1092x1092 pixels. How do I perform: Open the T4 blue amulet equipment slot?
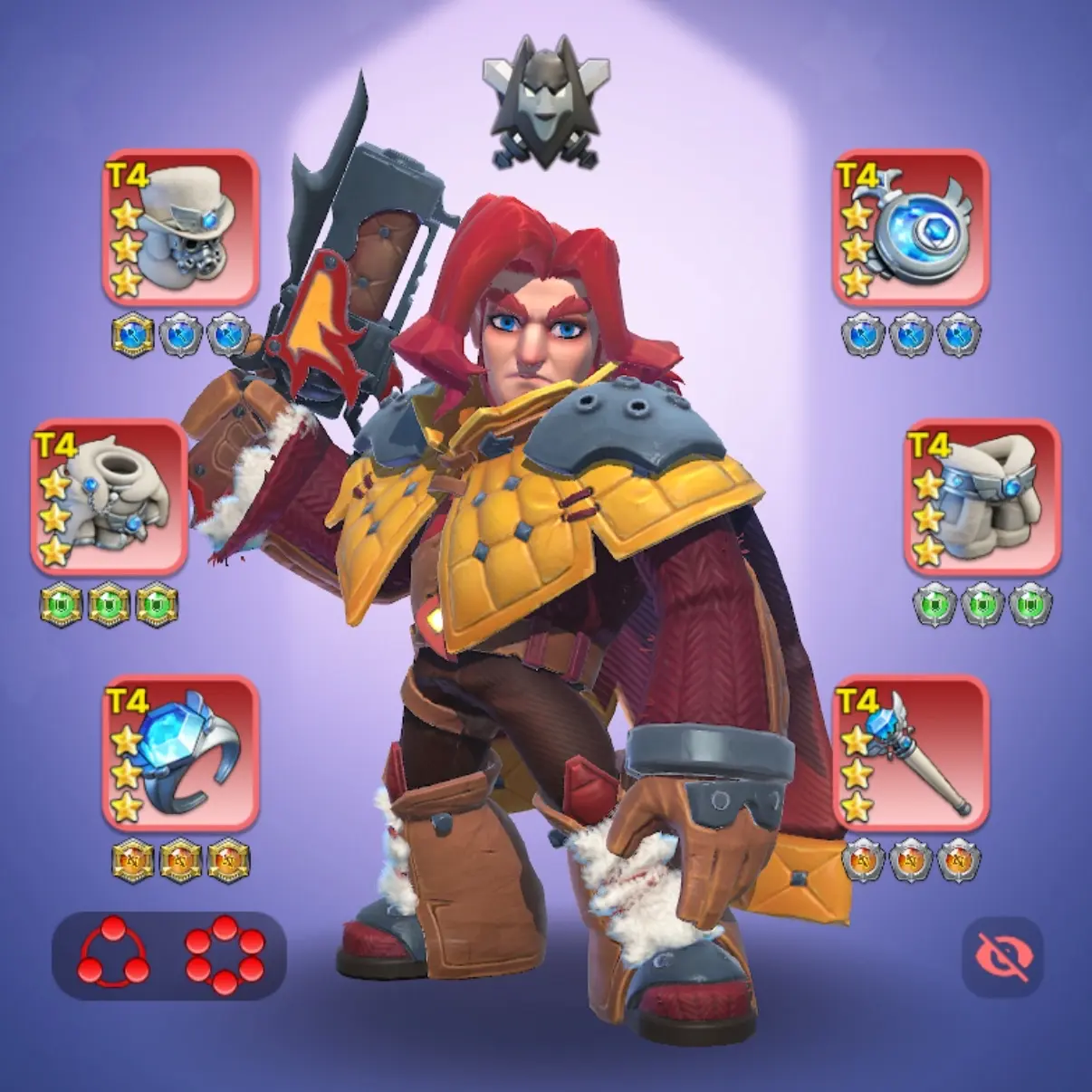click(910, 228)
